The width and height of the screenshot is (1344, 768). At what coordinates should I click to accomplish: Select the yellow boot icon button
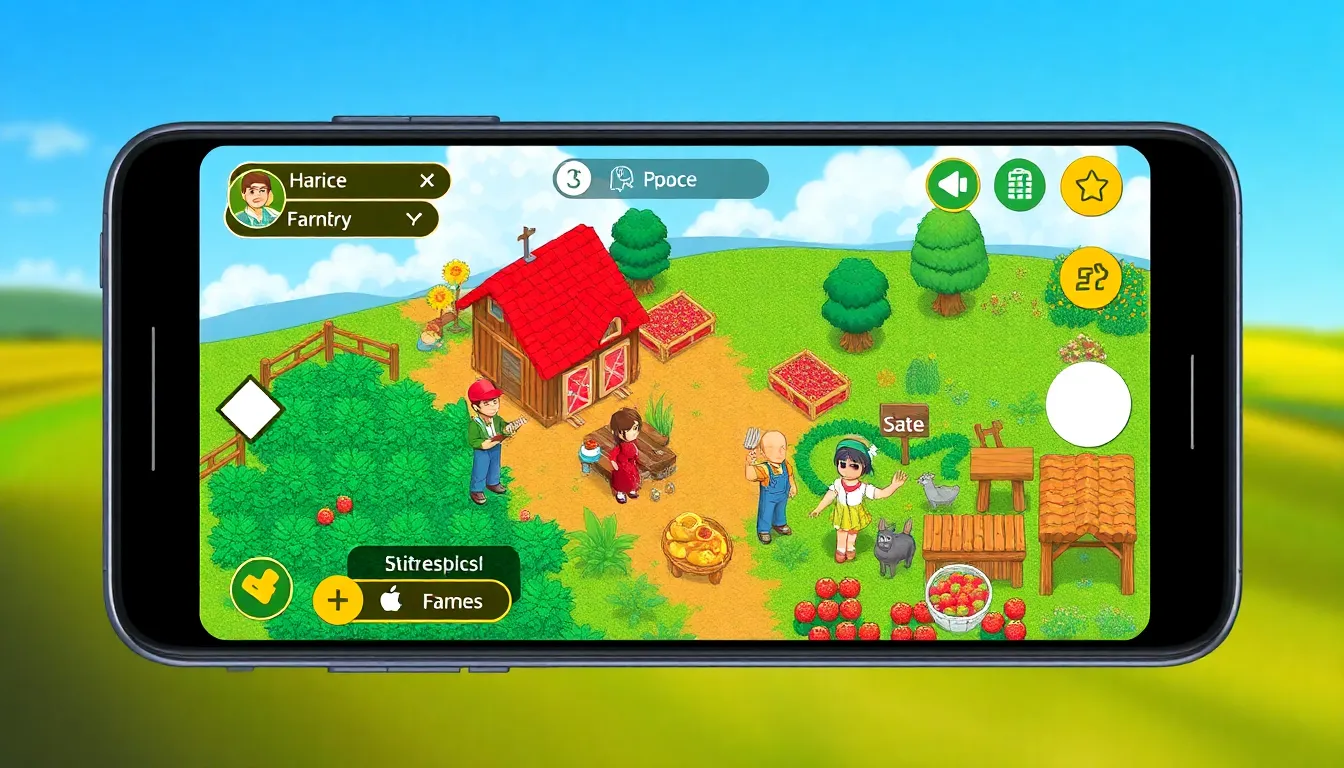pos(261,587)
